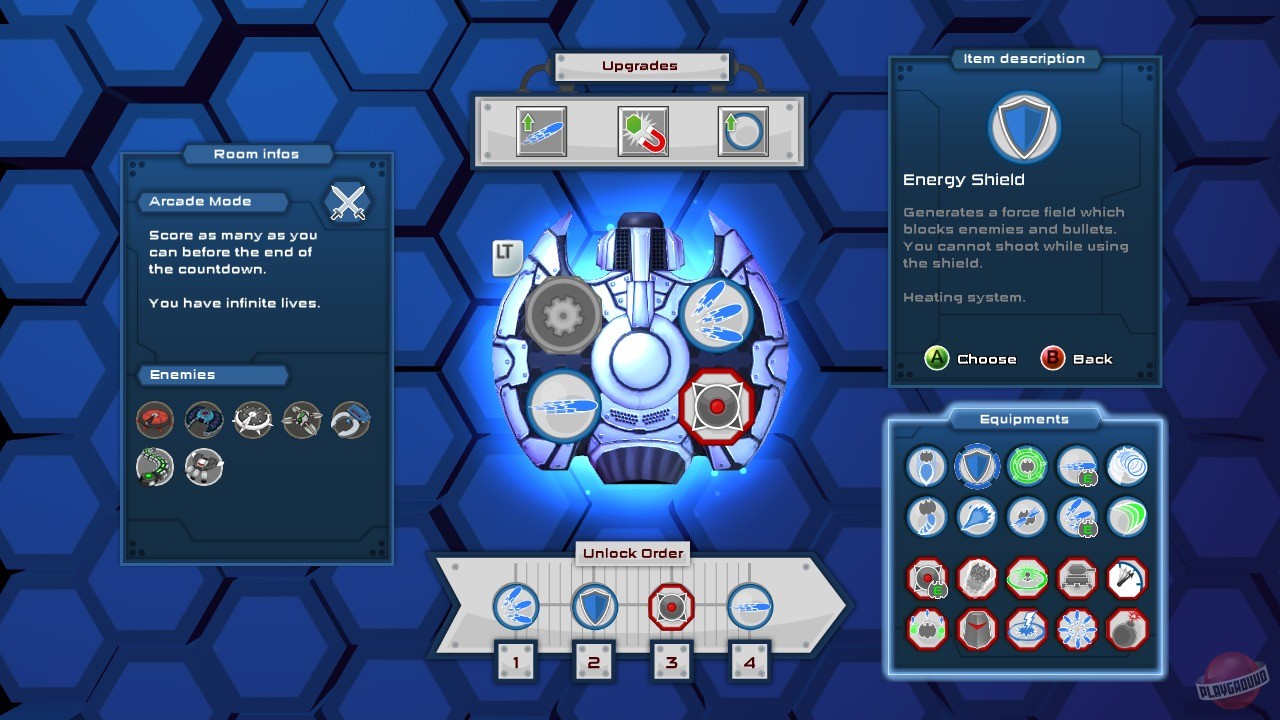The height and width of the screenshot is (720, 1280).
Task: Click the tank enemy icon under Equipments
Action: pyautogui.click(x=1077, y=578)
